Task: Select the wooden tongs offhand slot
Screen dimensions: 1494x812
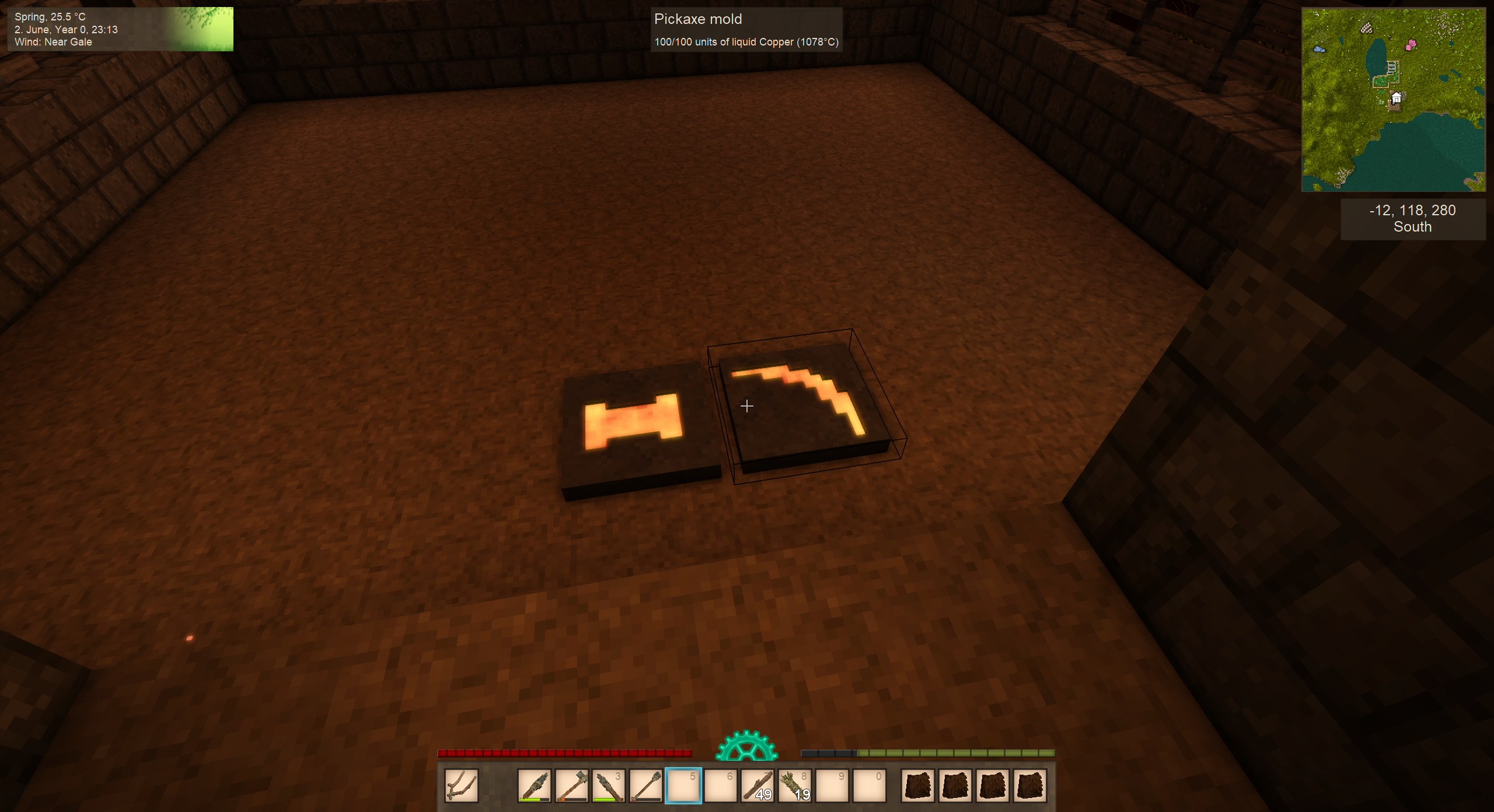Action: coord(461,785)
